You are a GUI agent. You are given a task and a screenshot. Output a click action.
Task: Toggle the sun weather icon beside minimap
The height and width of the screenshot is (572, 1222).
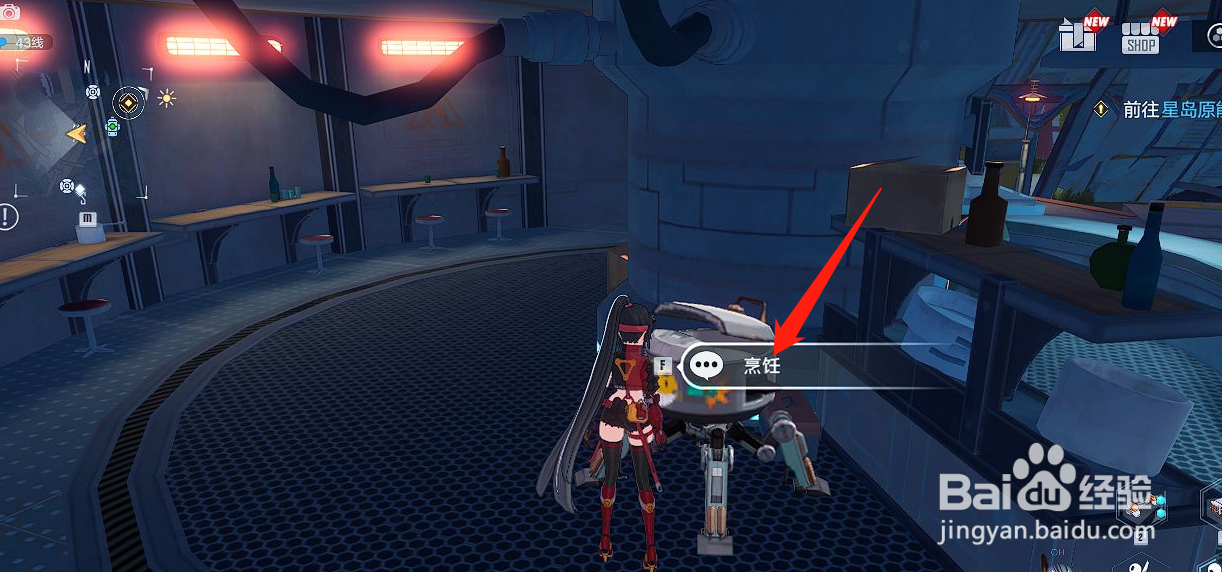click(x=166, y=98)
